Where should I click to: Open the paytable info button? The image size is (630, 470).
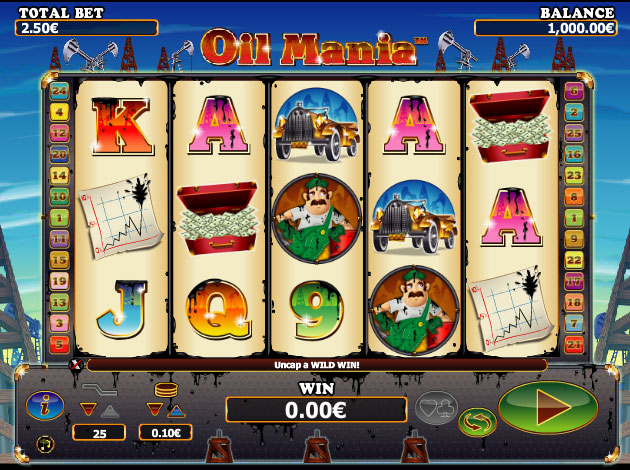(46, 406)
